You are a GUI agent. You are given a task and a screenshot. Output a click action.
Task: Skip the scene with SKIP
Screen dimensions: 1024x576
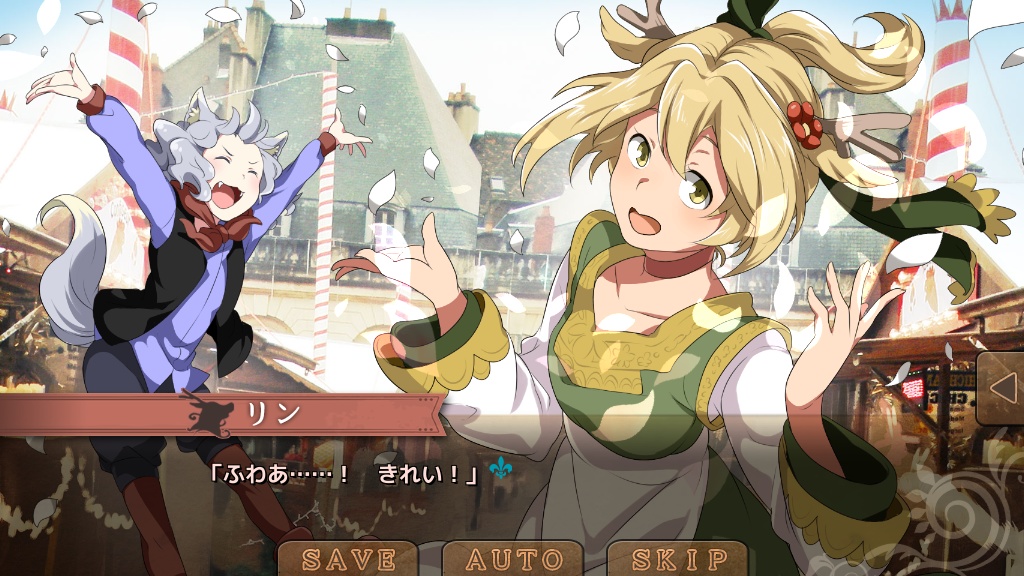pyautogui.click(x=680, y=558)
